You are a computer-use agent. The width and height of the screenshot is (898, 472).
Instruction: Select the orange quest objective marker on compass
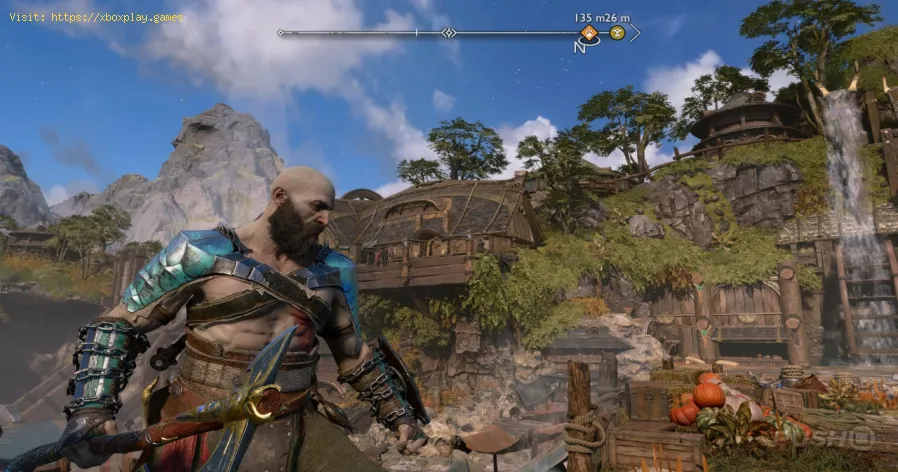[x=591, y=33]
